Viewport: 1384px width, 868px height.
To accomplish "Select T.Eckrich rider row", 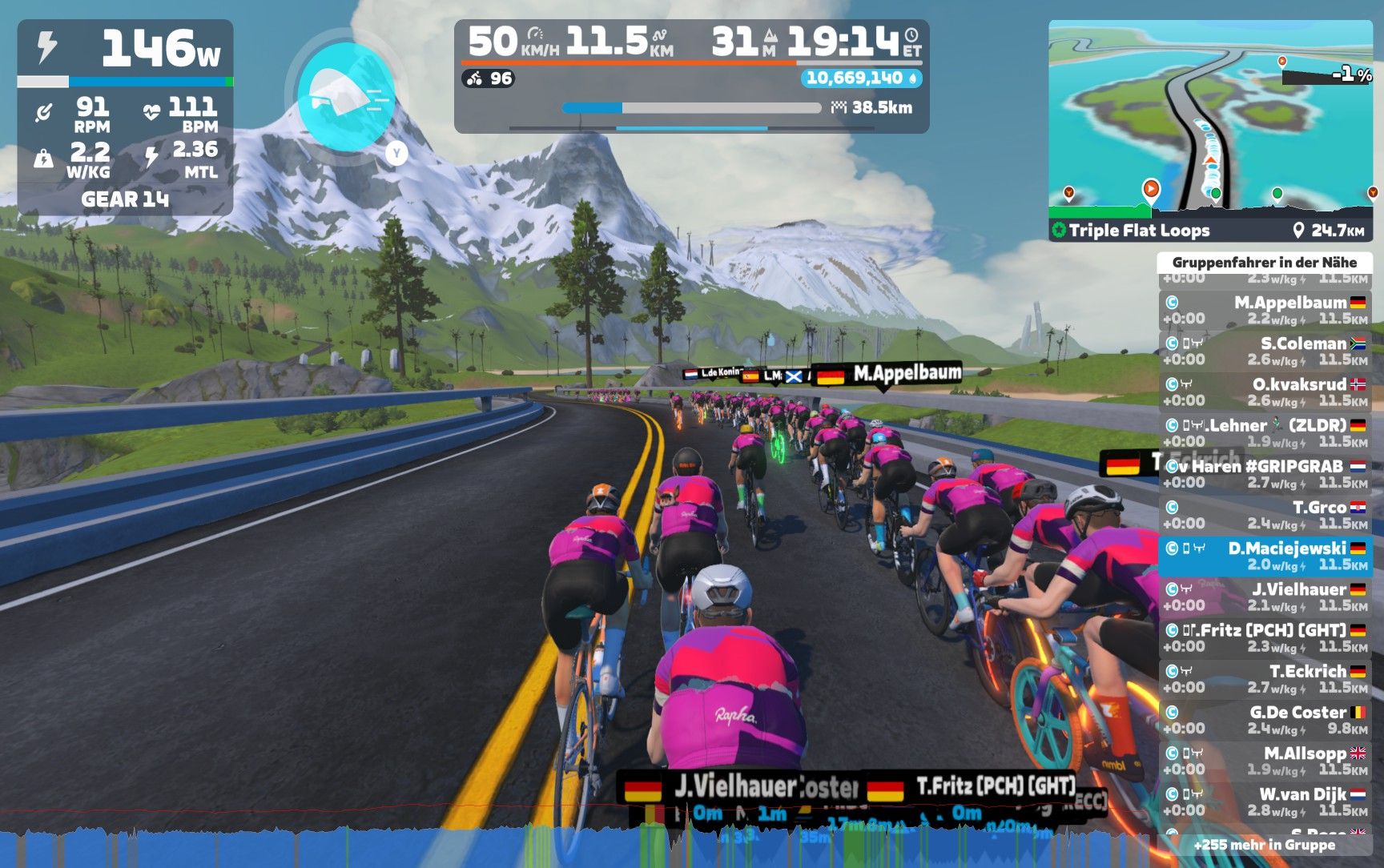I will coord(1265,679).
